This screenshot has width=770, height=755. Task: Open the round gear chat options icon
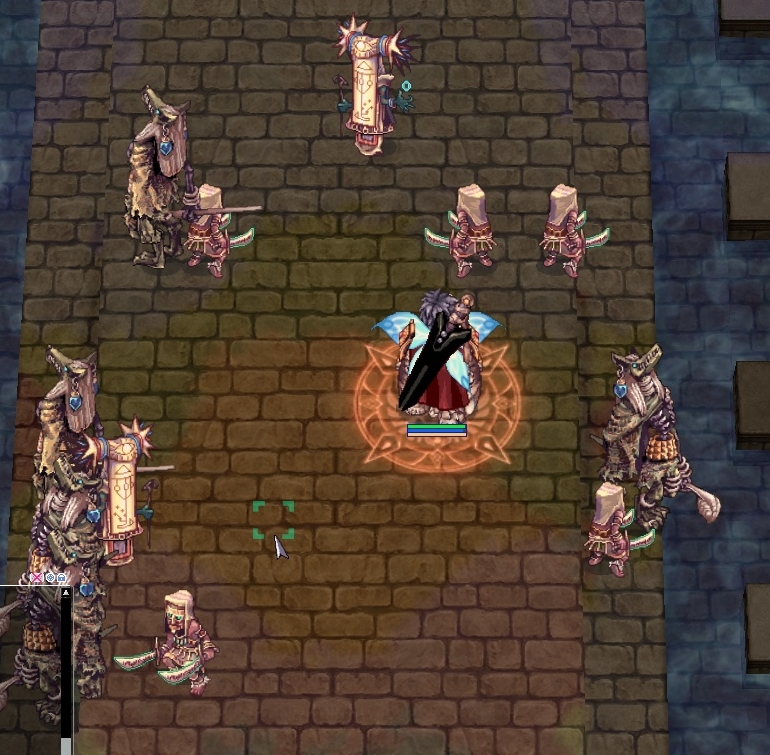[50, 578]
